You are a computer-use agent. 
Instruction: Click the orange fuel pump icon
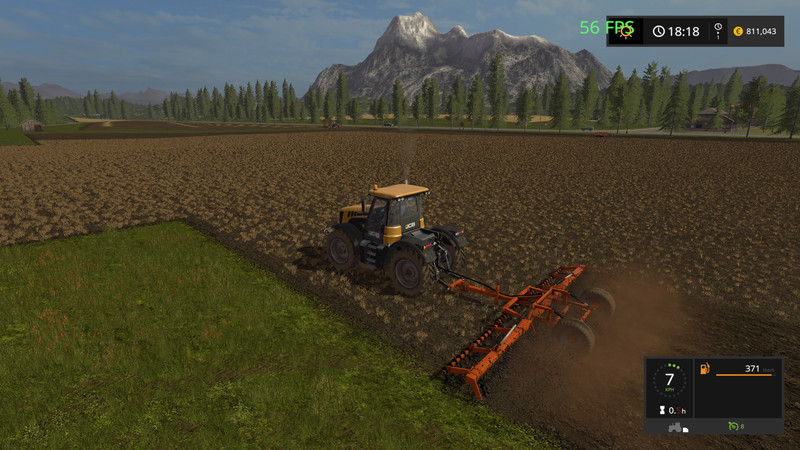[705, 370]
